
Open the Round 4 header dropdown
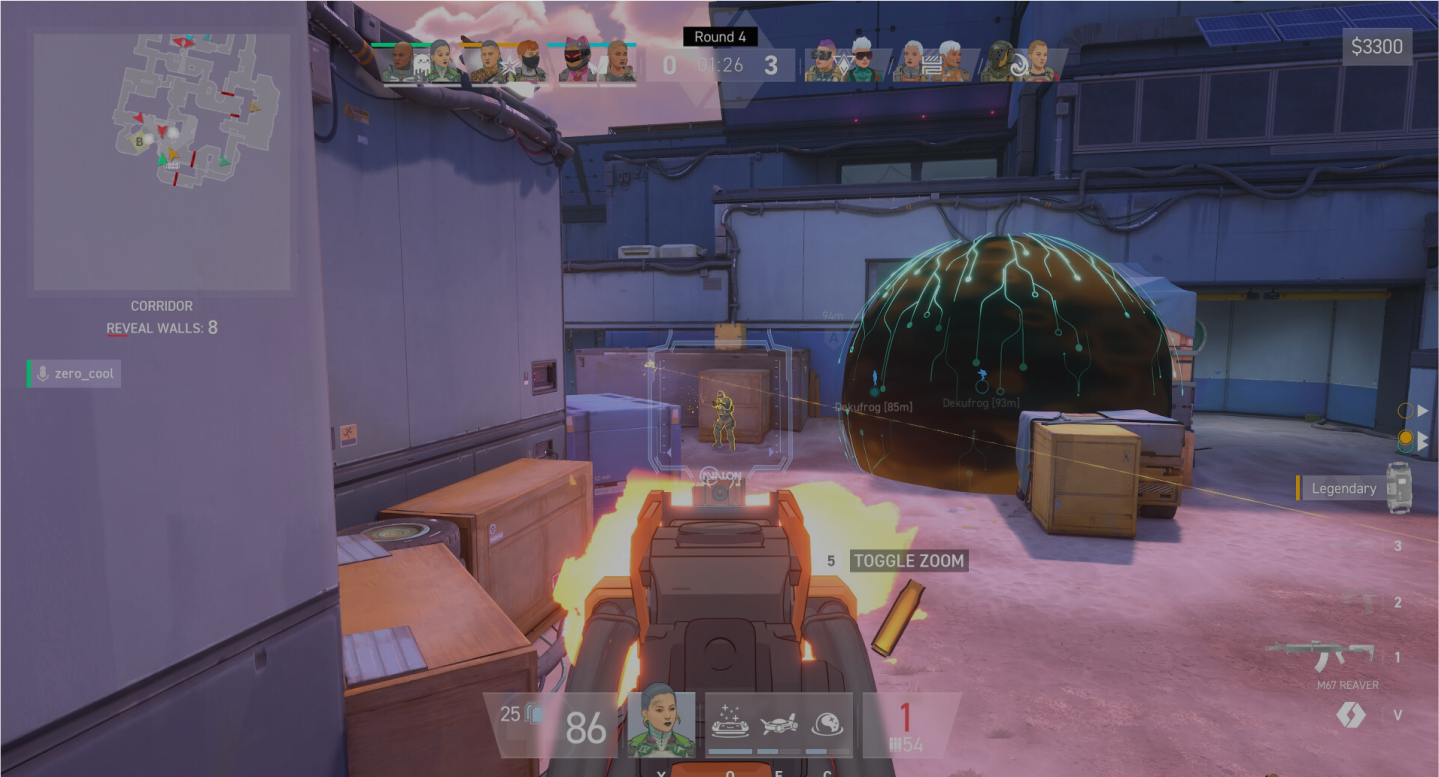[x=720, y=36]
